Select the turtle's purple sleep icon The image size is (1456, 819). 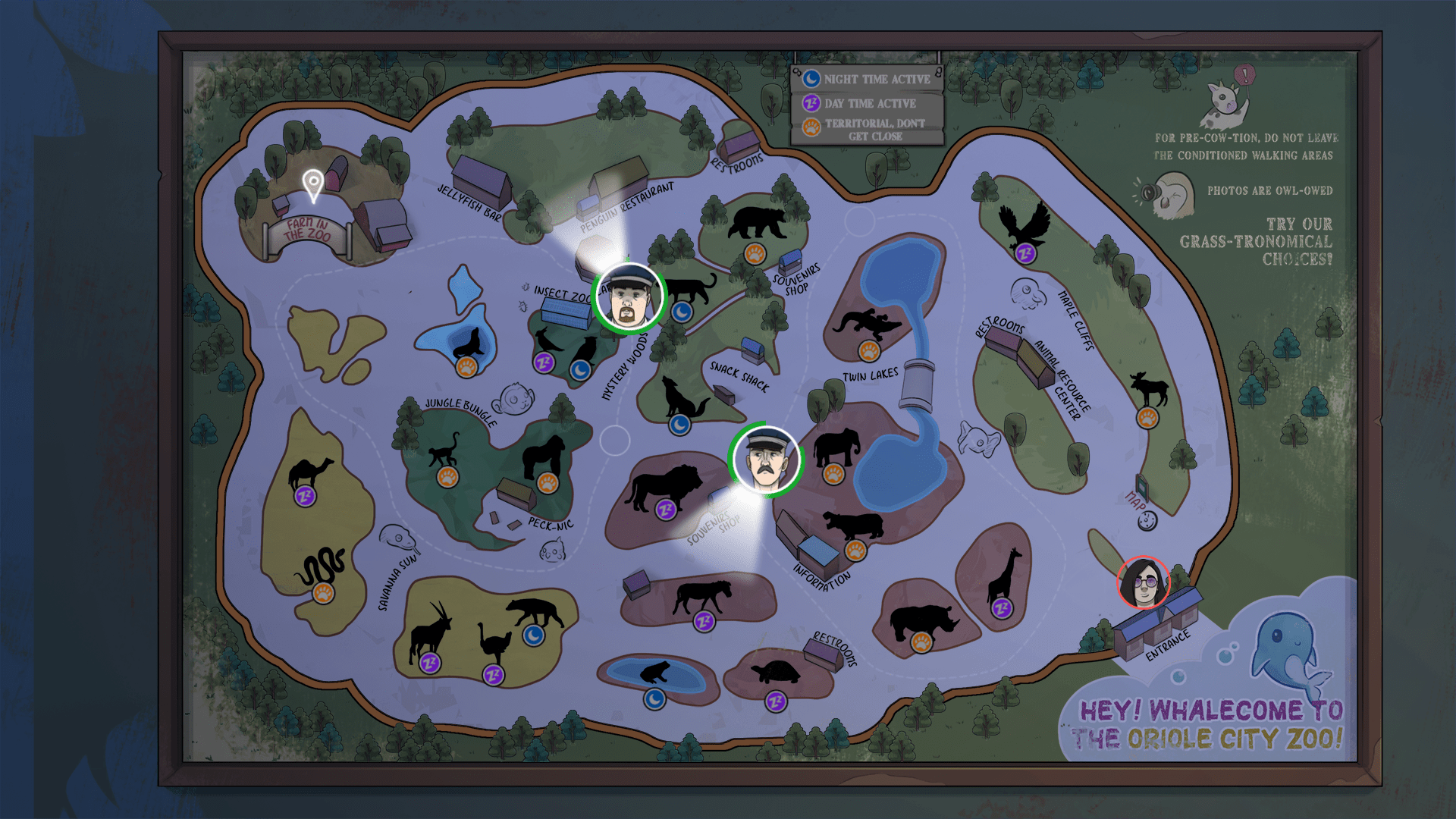pyautogui.click(x=776, y=701)
